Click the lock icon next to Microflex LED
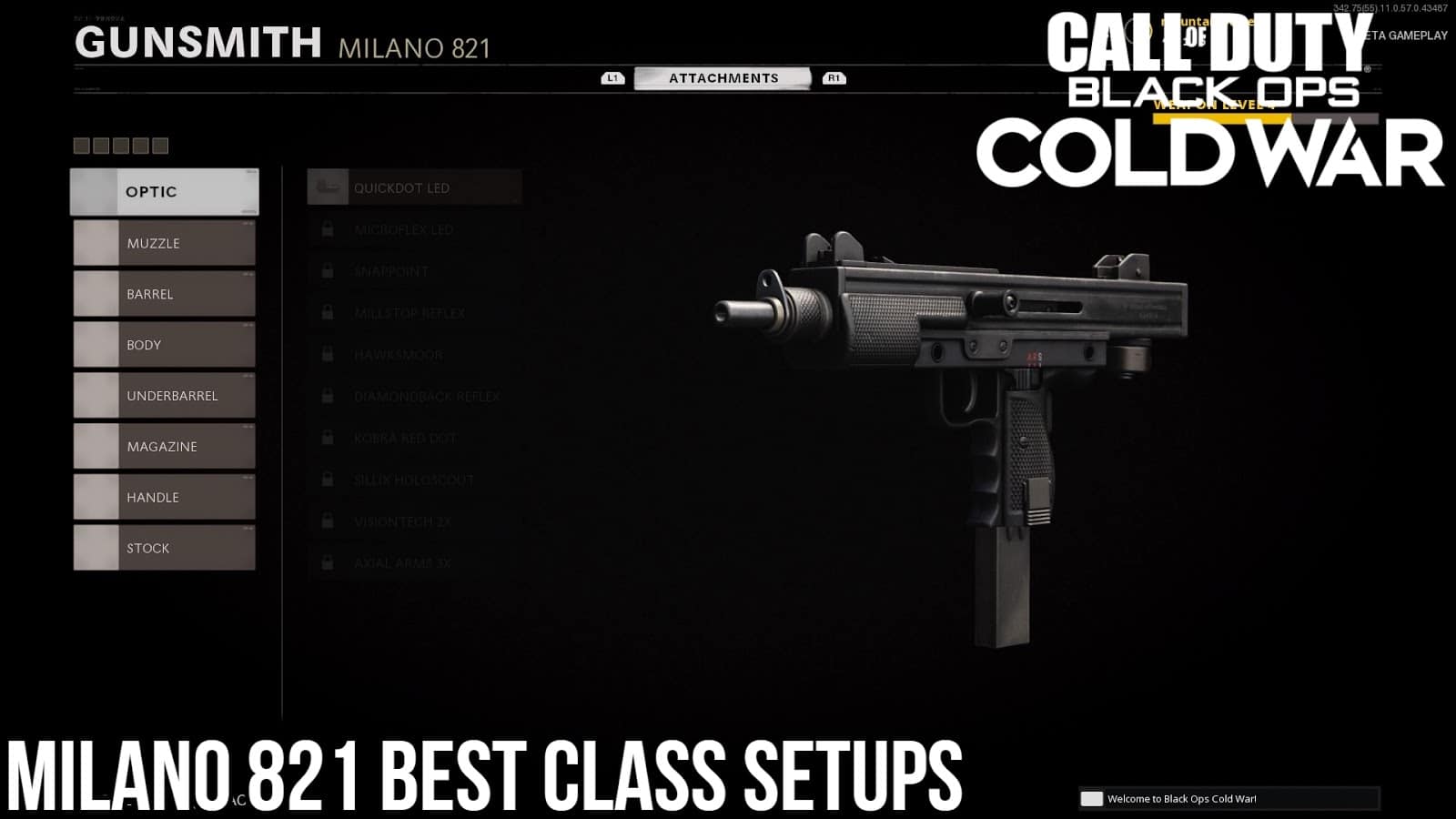 326,228
